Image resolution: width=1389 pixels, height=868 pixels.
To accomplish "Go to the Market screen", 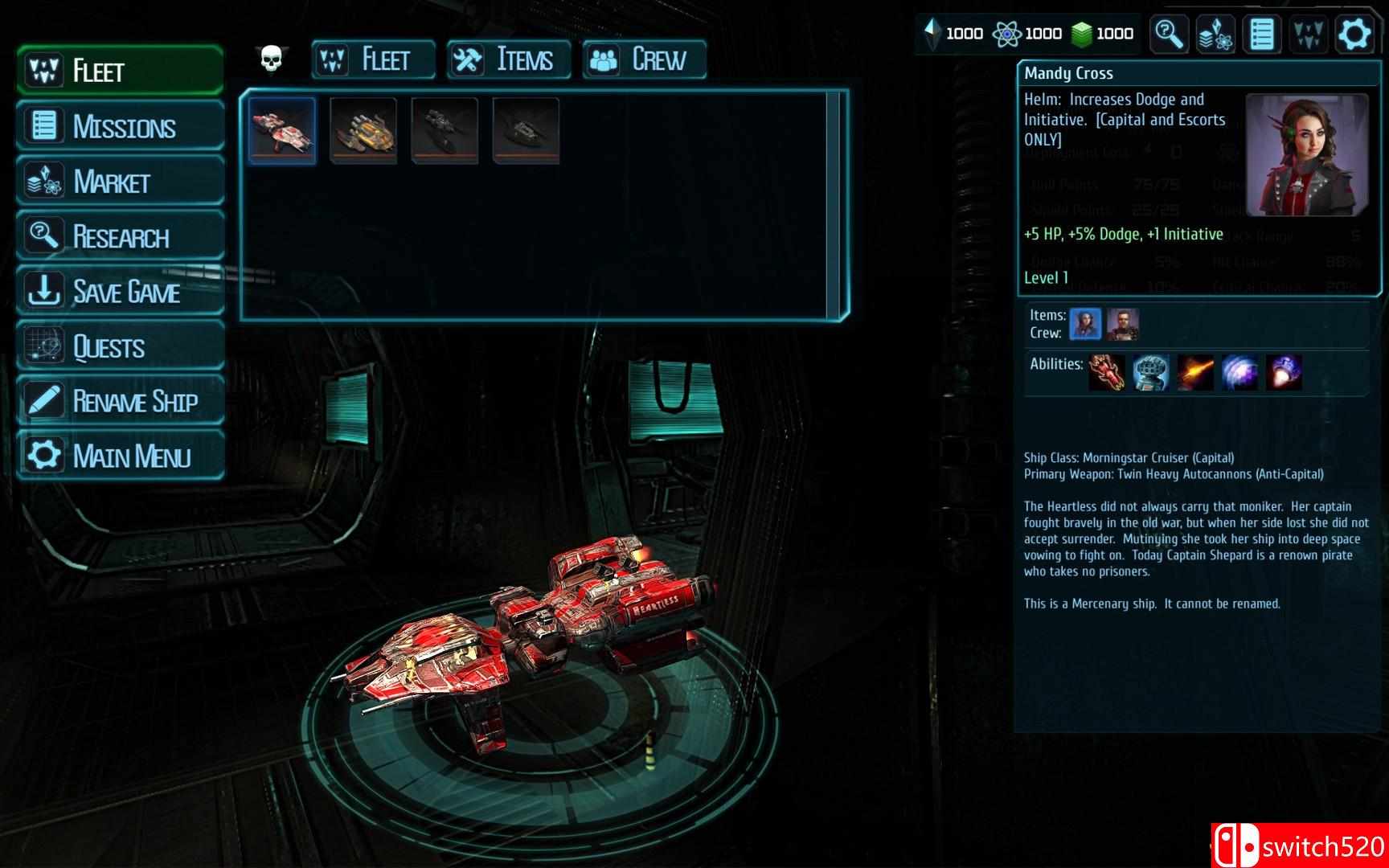I will (121, 182).
